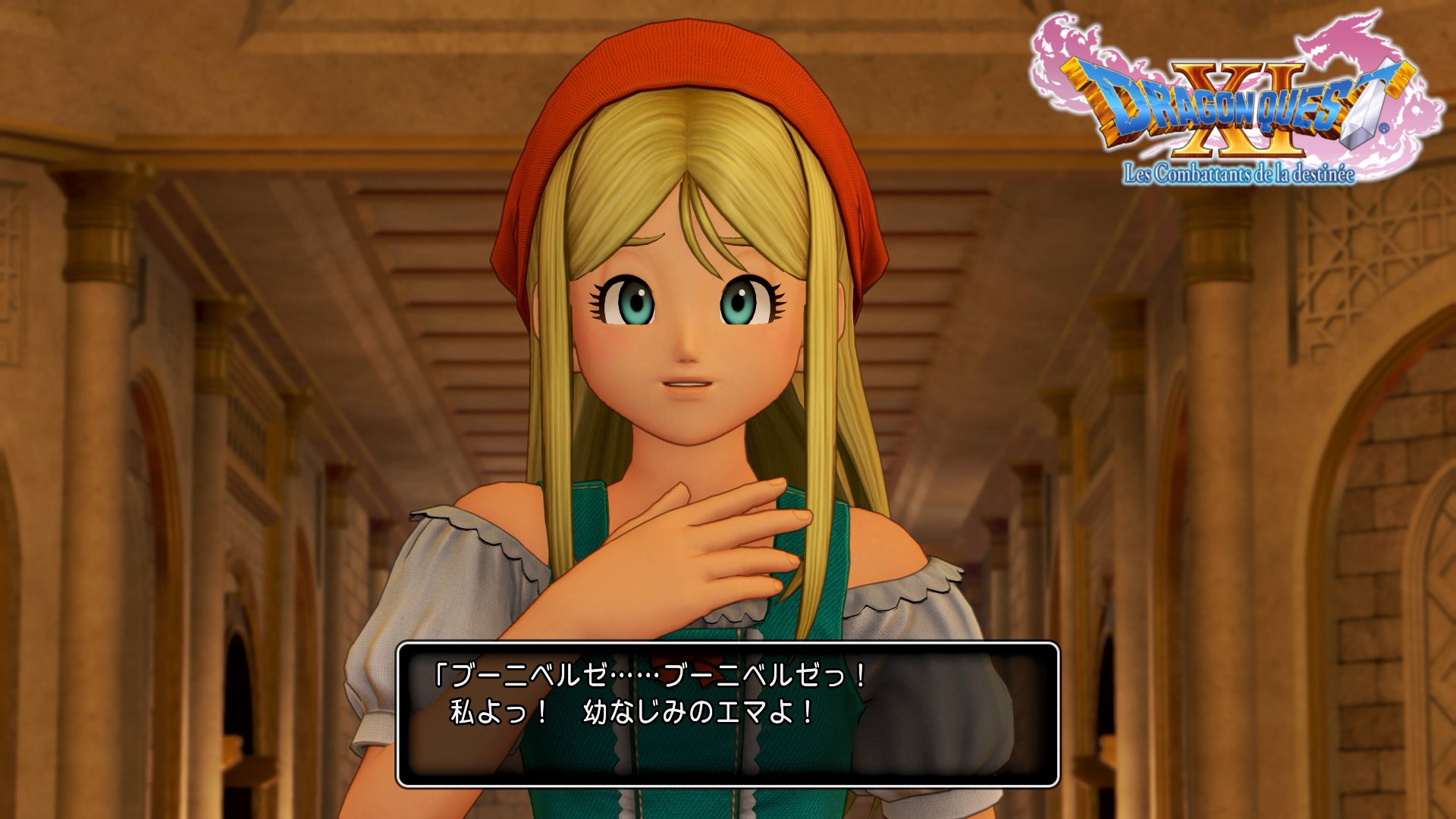Advance the Japanese dialogue message box
The image size is (1456, 819).
click(727, 714)
